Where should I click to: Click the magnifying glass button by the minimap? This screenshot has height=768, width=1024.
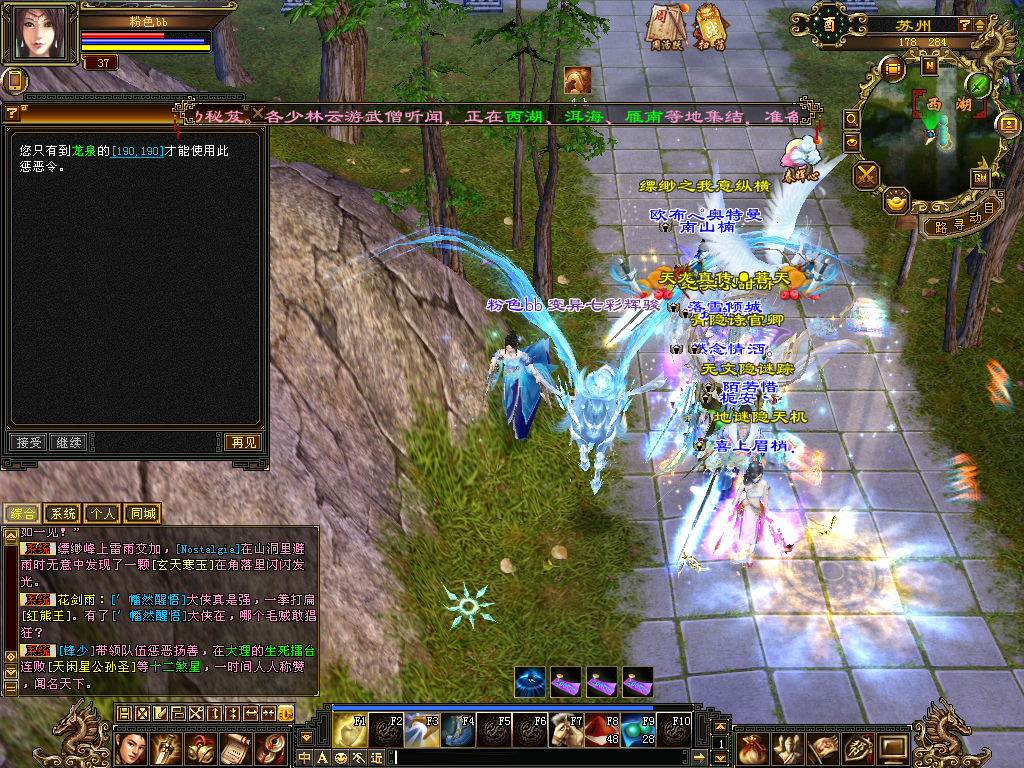pyautogui.click(x=852, y=118)
